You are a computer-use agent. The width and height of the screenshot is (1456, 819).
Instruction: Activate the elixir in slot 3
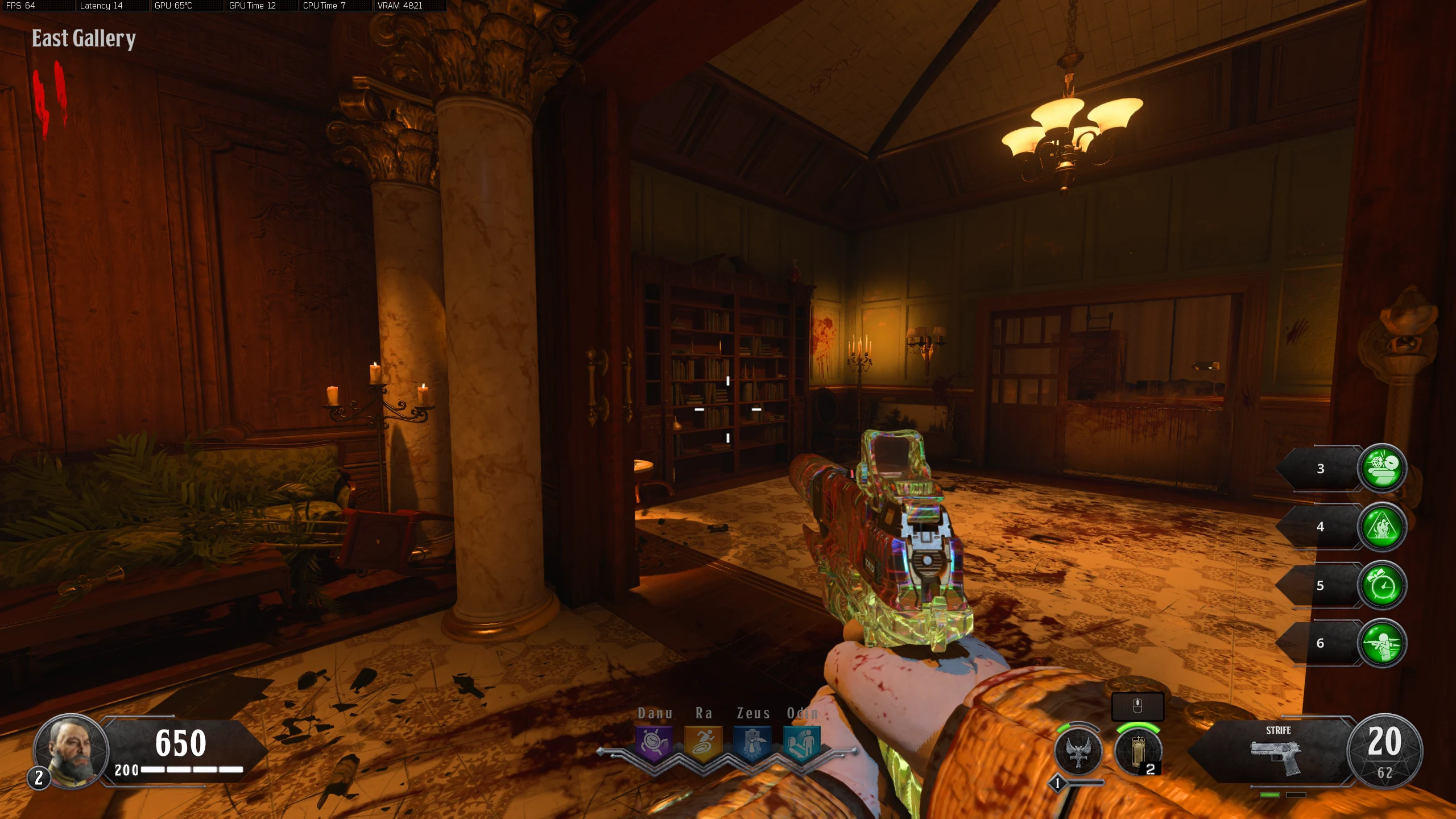coord(1382,468)
